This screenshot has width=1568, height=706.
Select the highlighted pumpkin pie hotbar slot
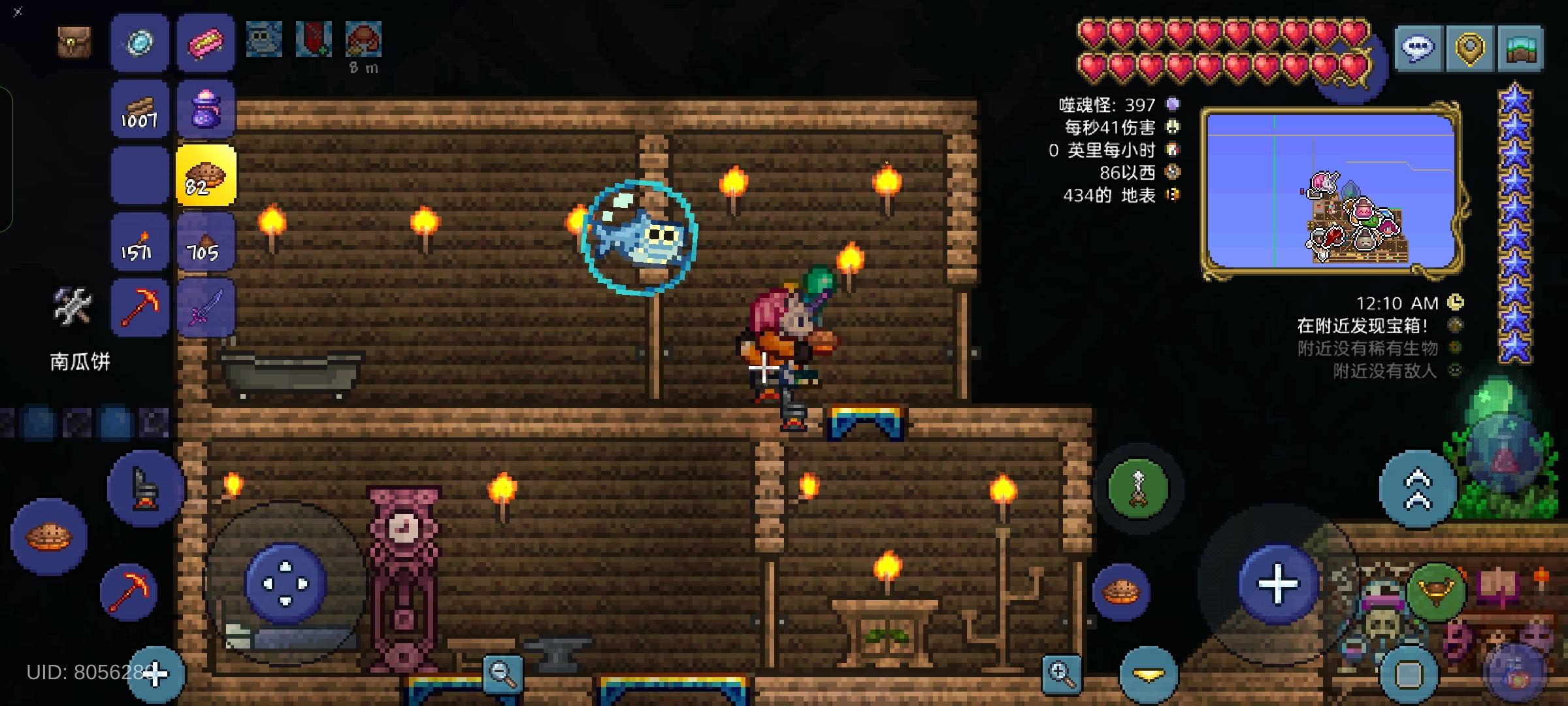[207, 175]
